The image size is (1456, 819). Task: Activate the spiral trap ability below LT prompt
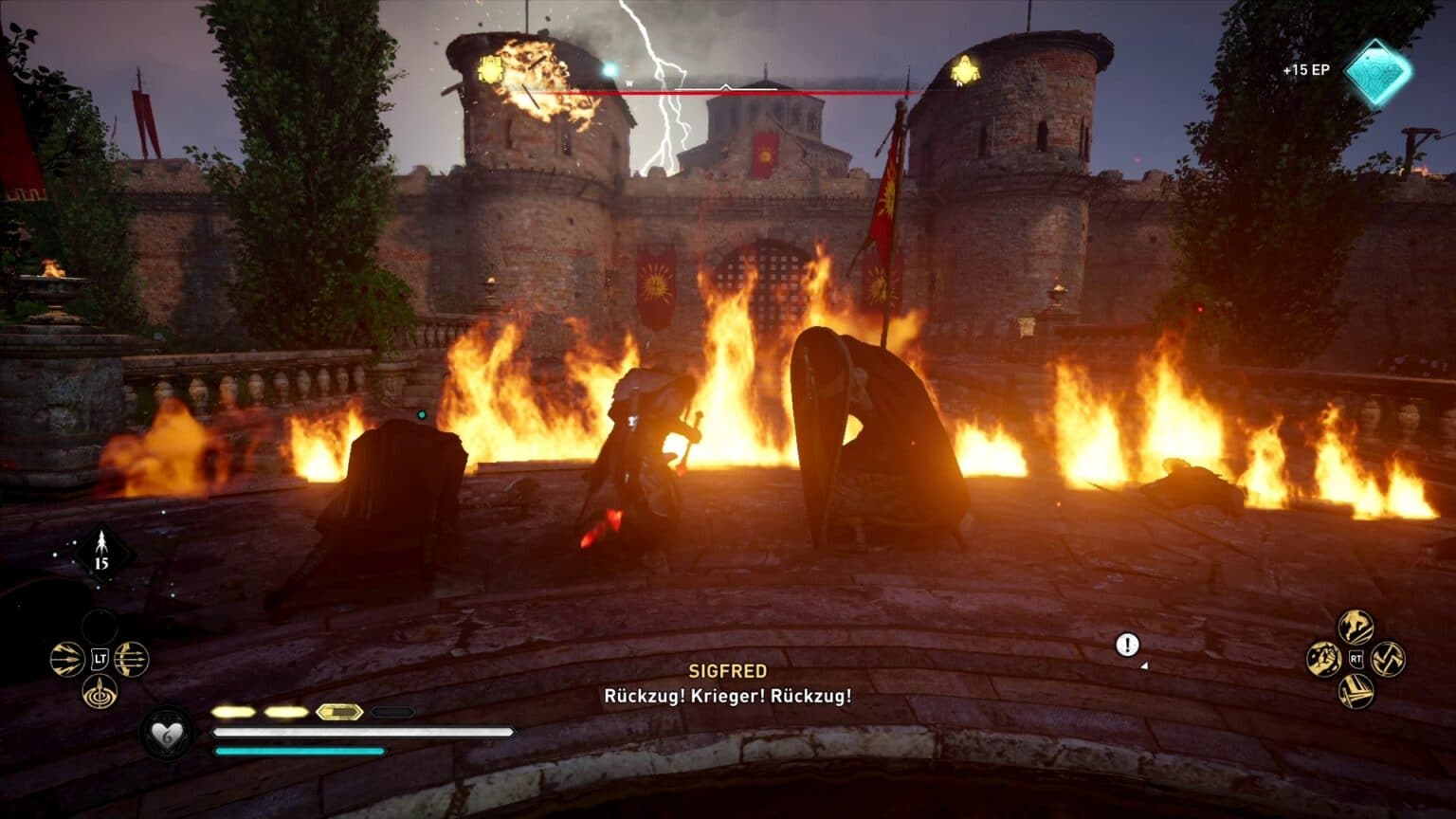coord(100,694)
